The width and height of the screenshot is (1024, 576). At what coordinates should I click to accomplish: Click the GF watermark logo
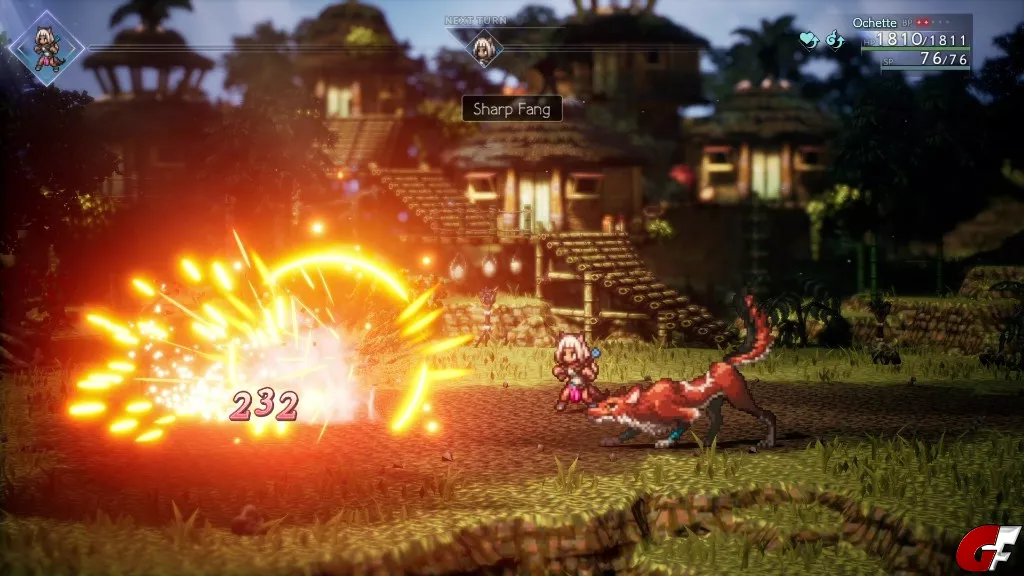point(987,548)
